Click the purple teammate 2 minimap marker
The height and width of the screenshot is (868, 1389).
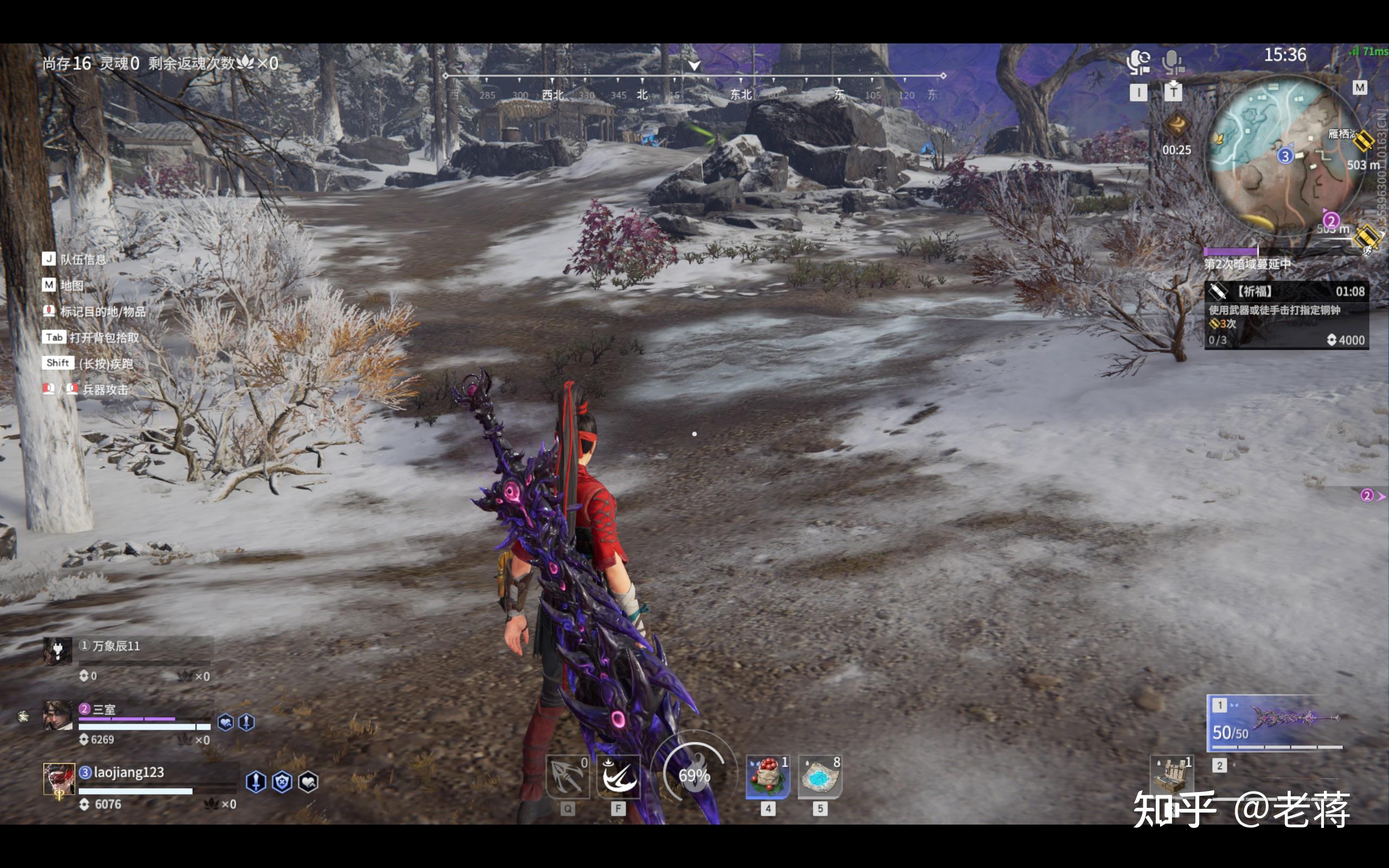coord(1330,220)
